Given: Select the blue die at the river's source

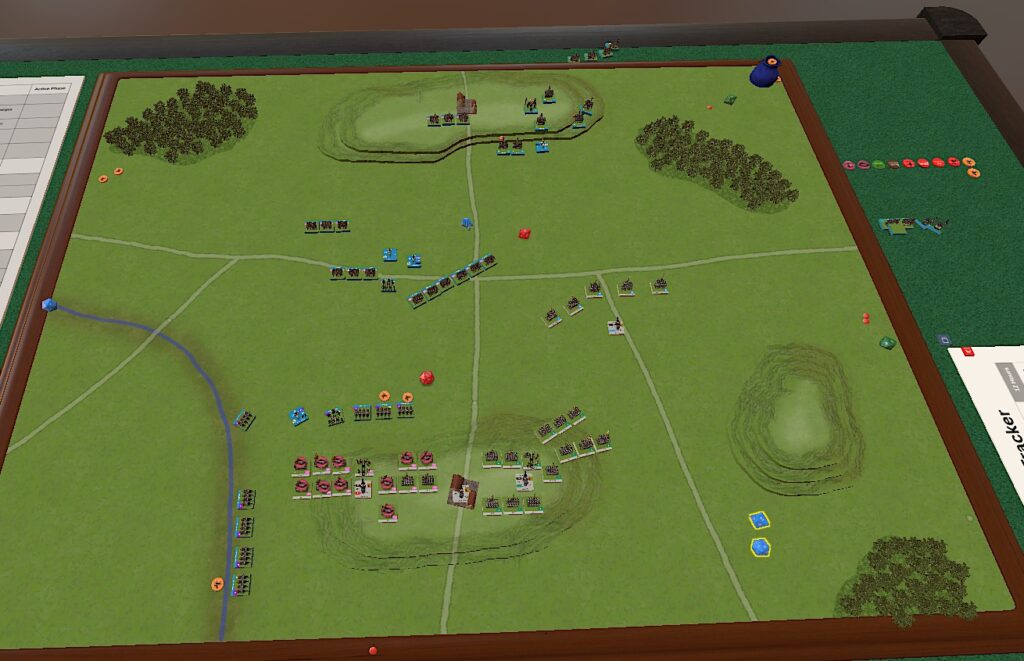Looking at the screenshot, I should click(47, 305).
